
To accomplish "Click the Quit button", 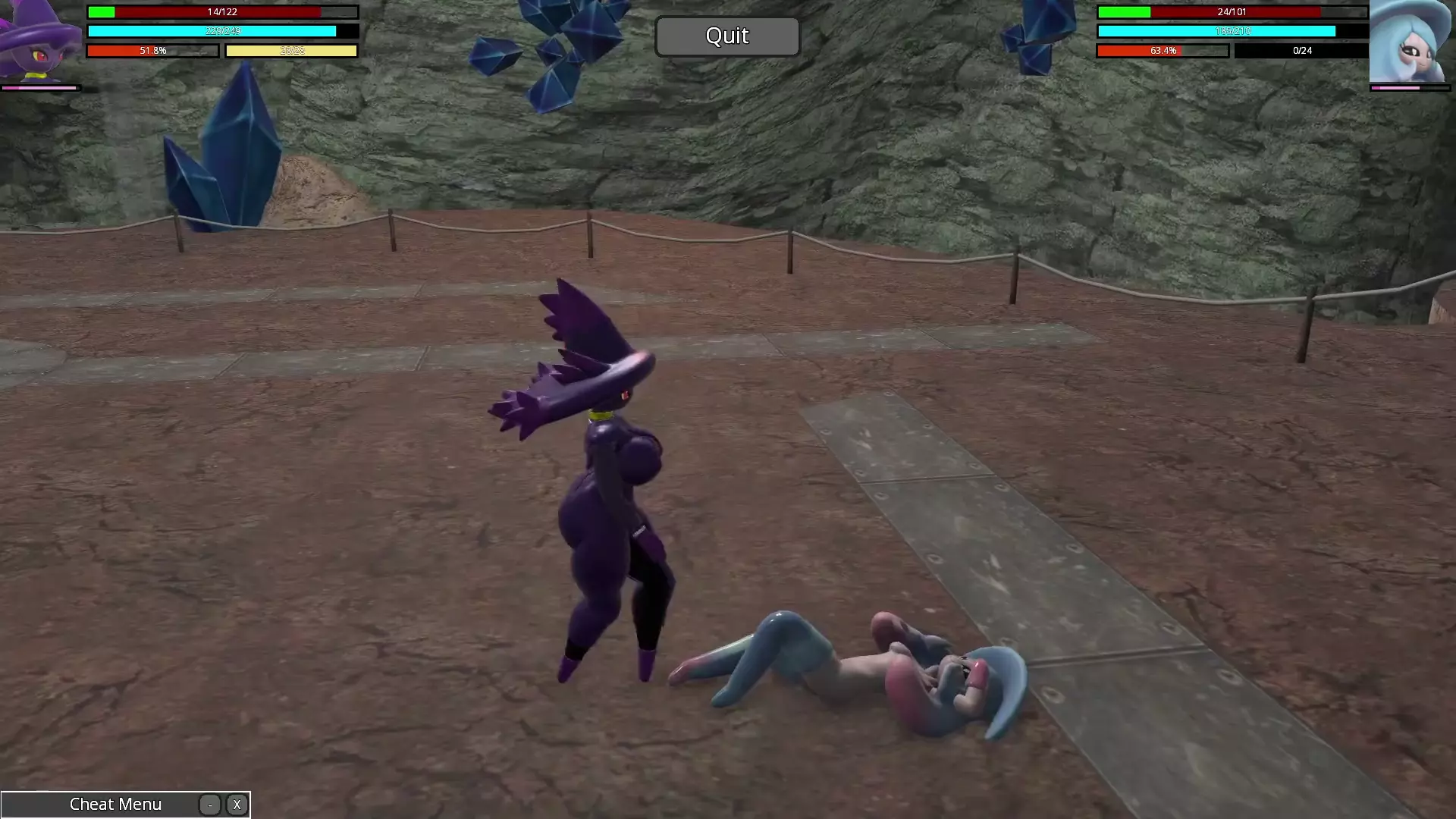I will [726, 36].
